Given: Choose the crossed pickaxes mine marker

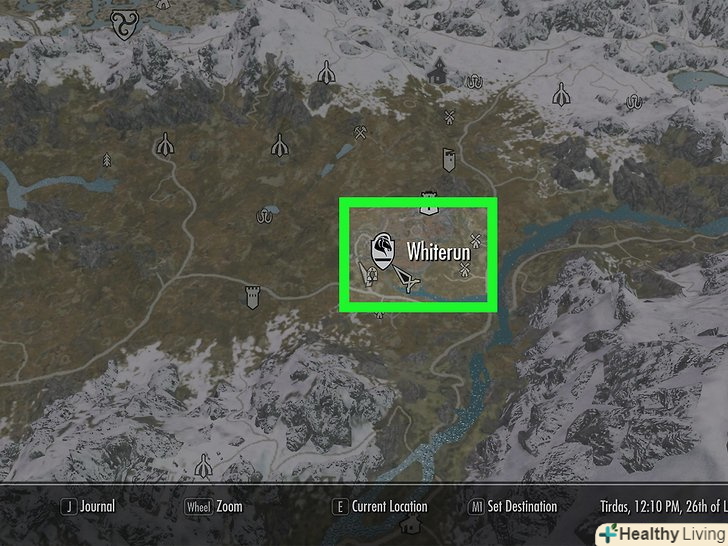Looking at the screenshot, I should click(360, 132).
